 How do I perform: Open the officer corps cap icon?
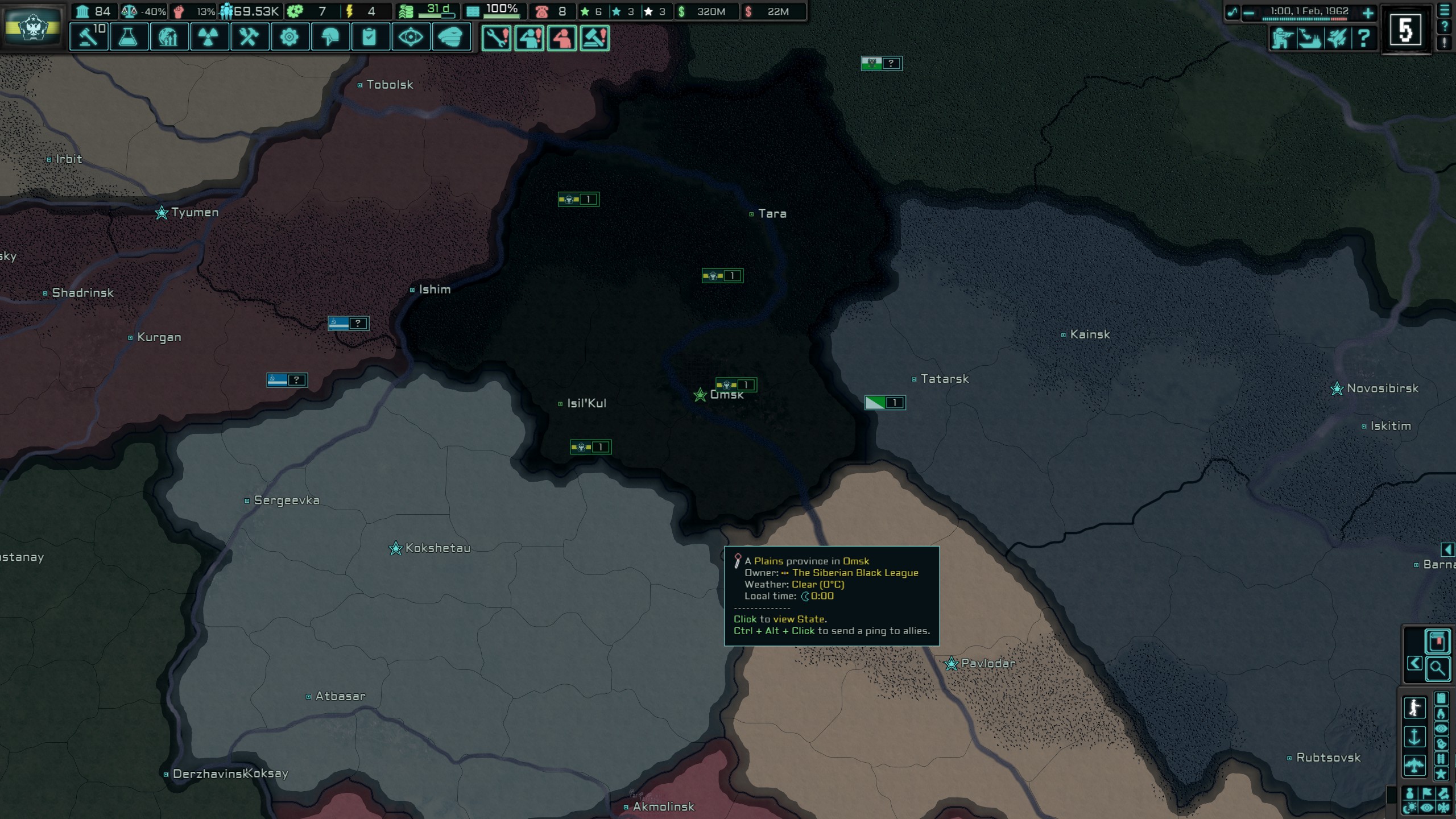click(451, 37)
